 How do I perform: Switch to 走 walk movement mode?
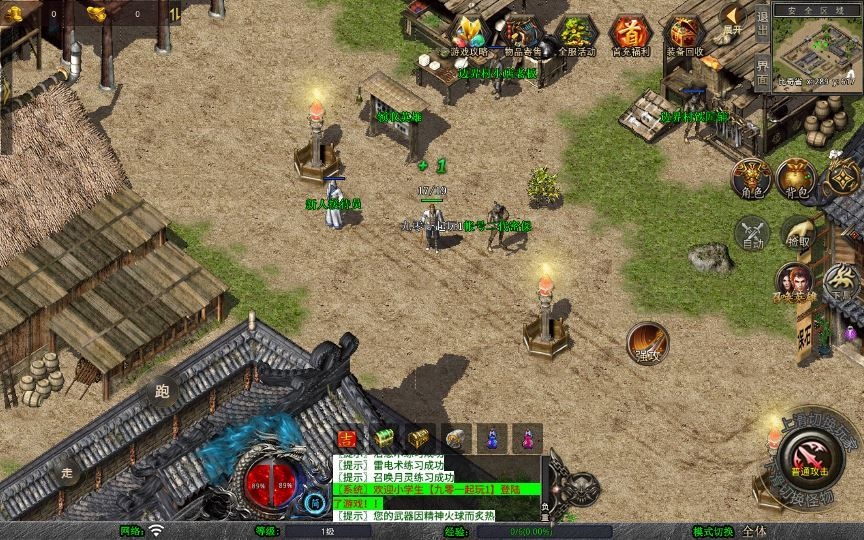pyautogui.click(x=68, y=471)
